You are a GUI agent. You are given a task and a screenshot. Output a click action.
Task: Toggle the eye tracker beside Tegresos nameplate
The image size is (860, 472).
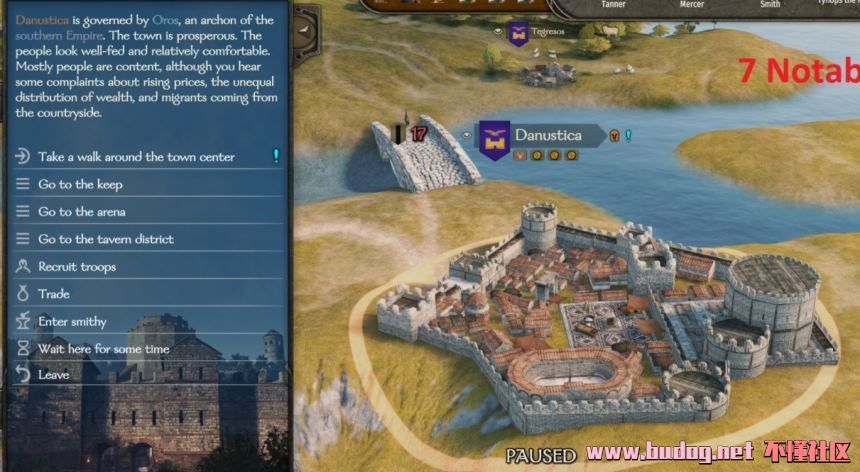point(497,32)
